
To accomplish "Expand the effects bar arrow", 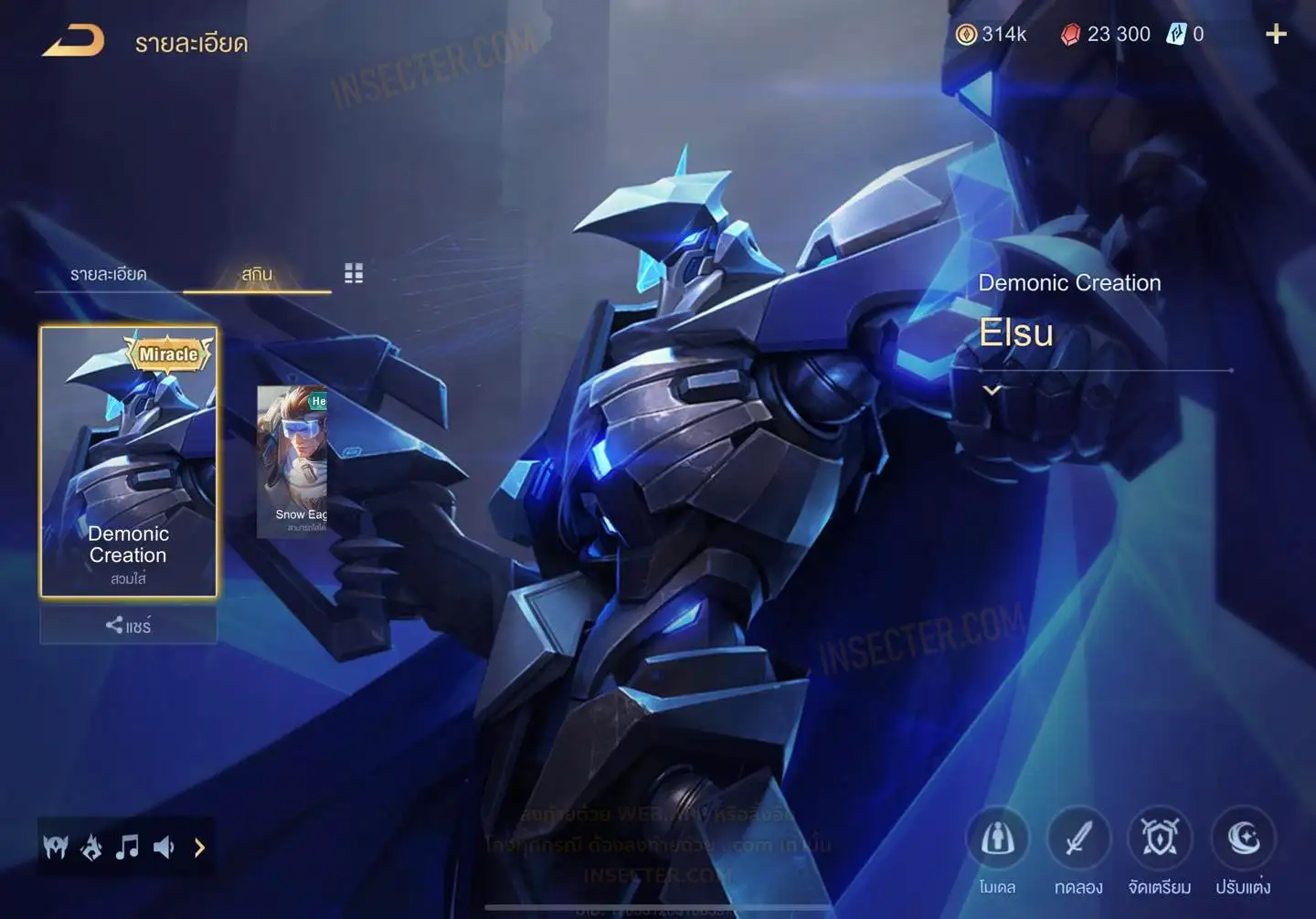I will [x=199, y=848].
